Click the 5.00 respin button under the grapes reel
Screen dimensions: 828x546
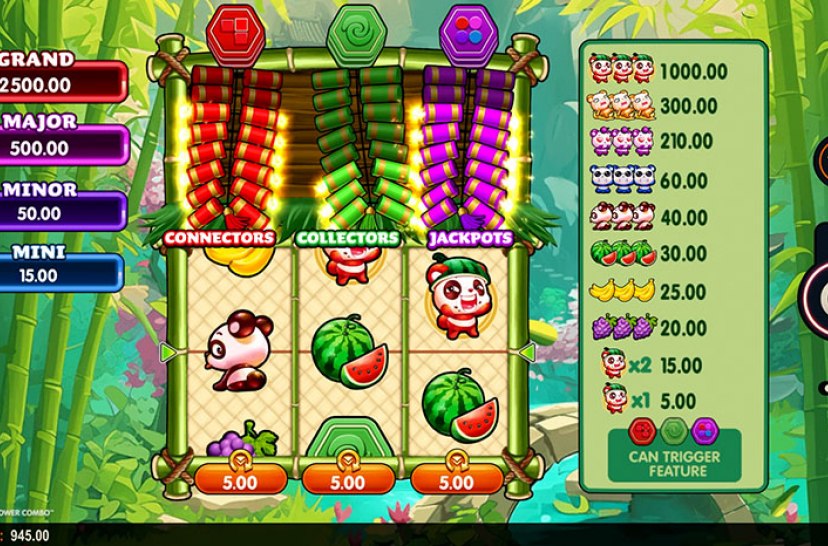click(237, 479)
